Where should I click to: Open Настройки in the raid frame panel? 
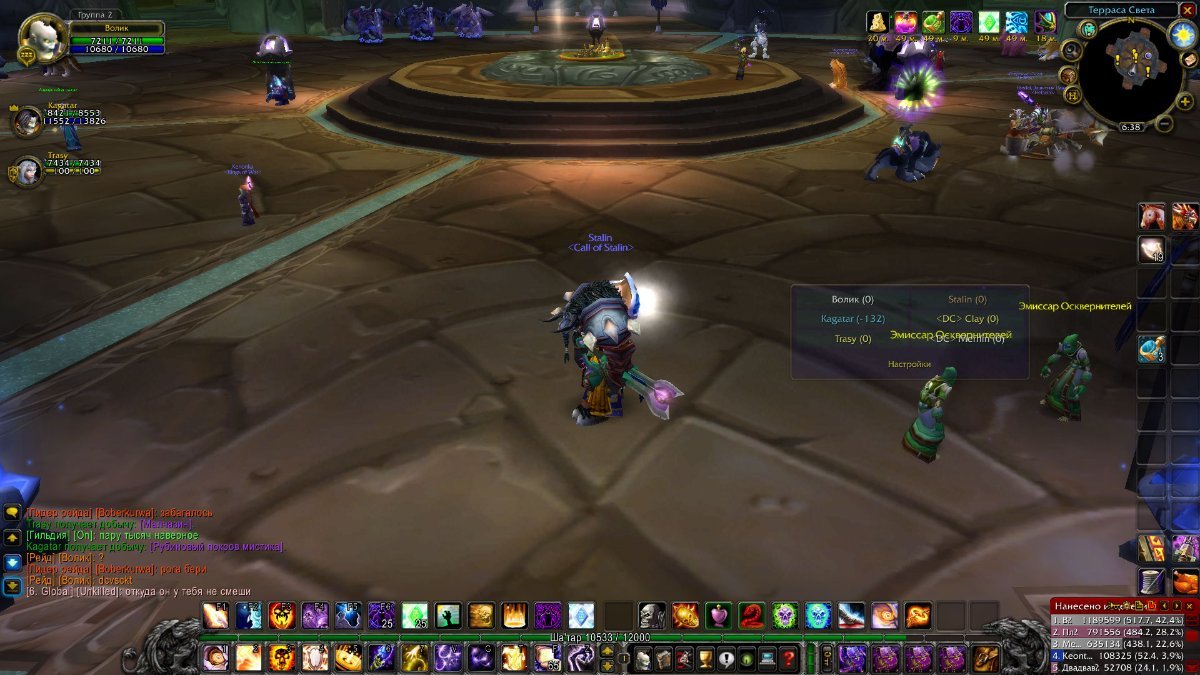pyautogui.click(x=909, y=364)
